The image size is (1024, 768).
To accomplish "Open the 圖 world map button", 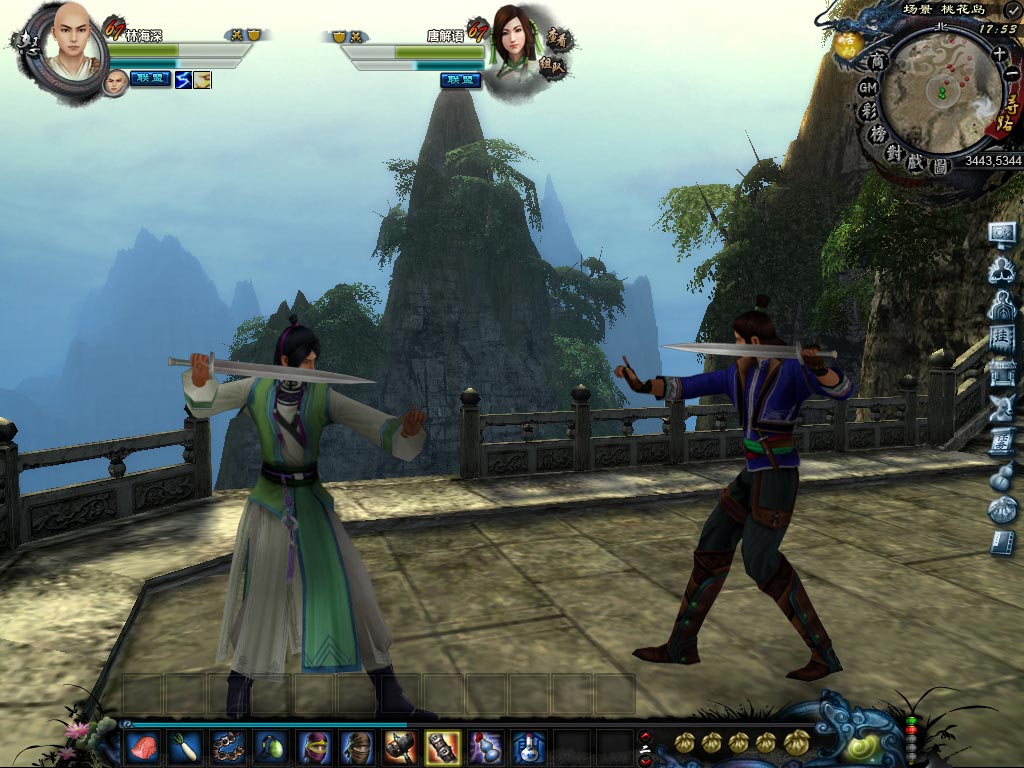I will [x=939, y=166].
